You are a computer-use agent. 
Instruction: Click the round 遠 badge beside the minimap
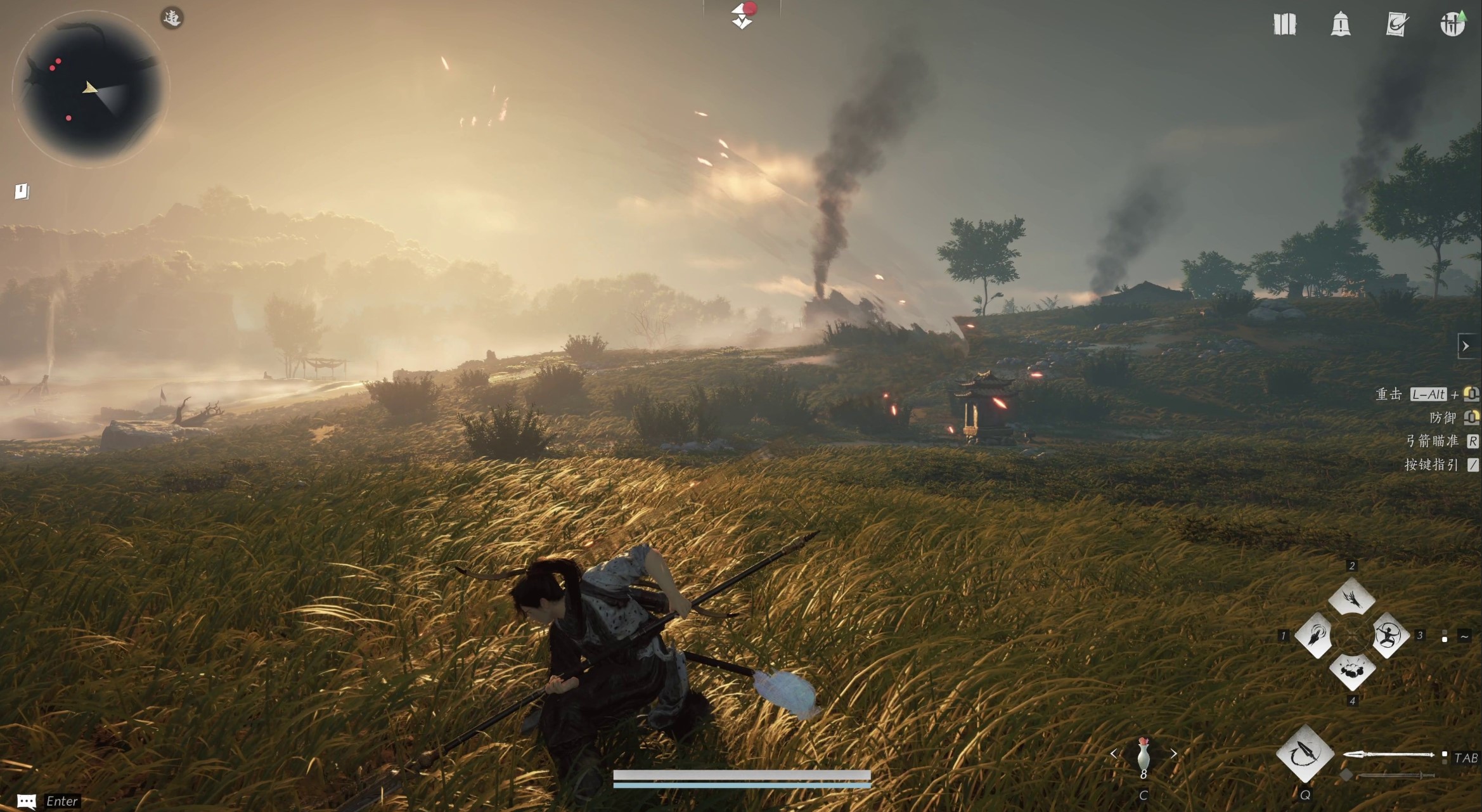[172, 18]
